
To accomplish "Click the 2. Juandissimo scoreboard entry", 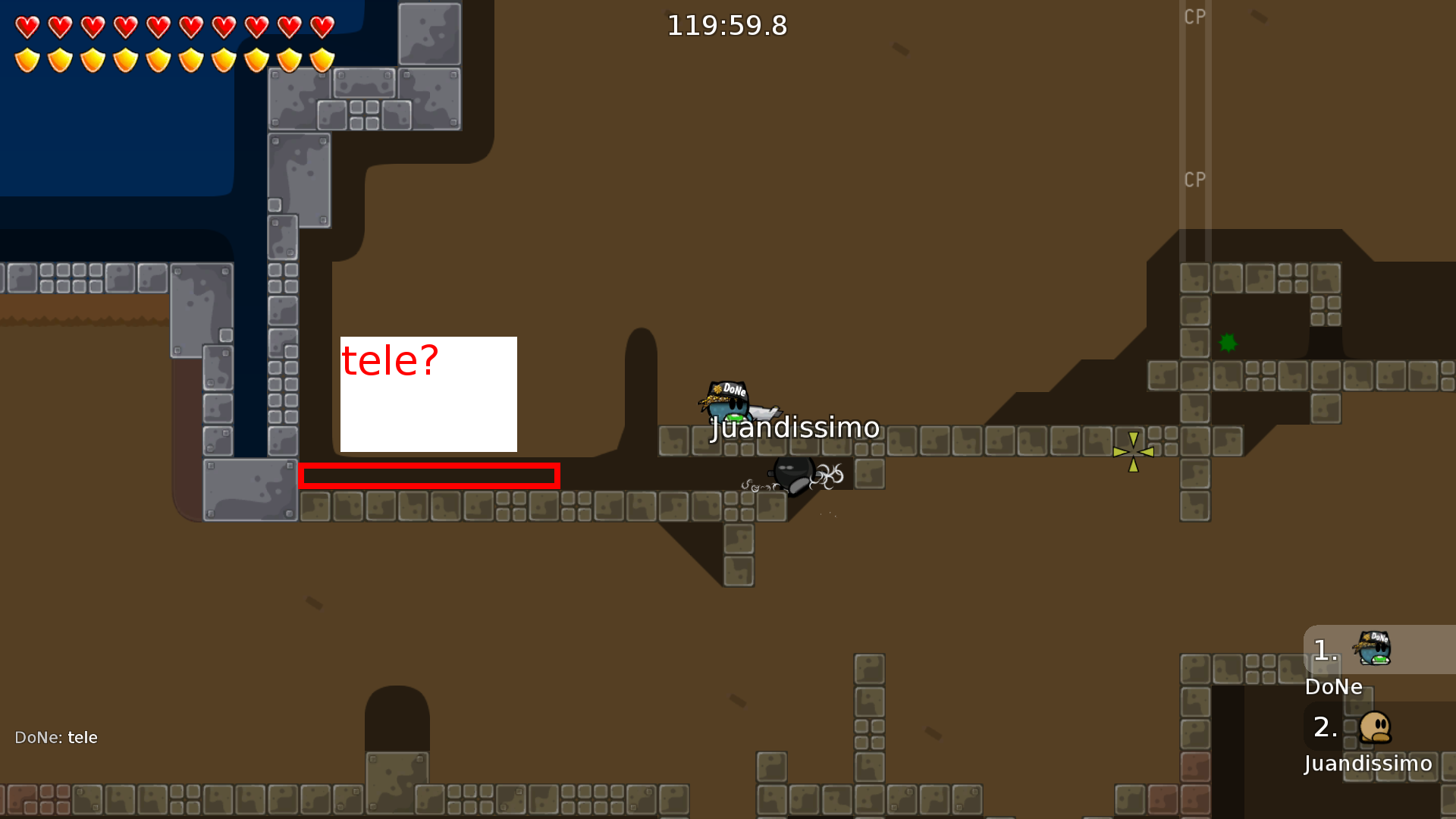I will click(x=1357, y=745).
